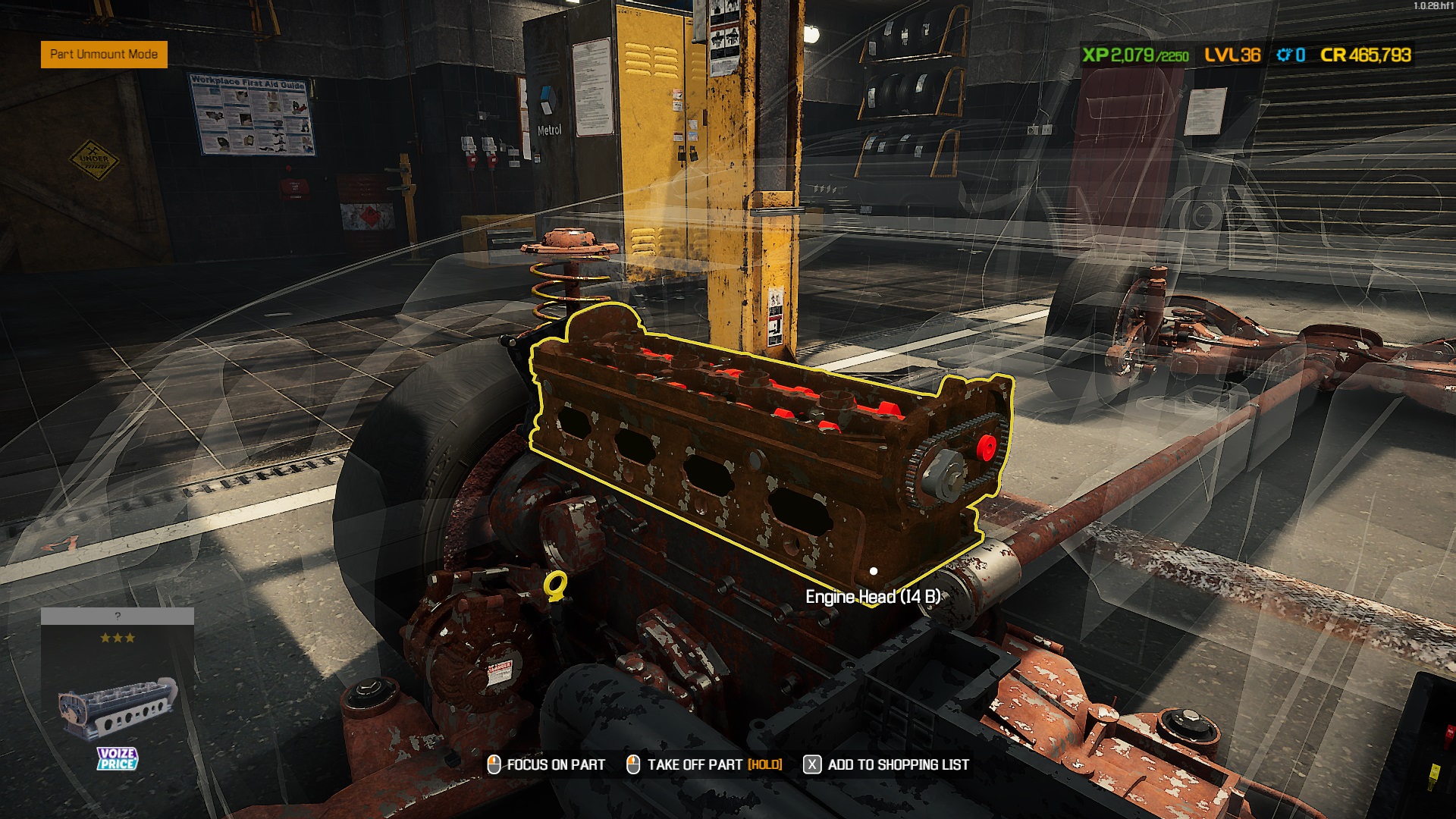Click the X key icon for shopping list

click(811, 765)
